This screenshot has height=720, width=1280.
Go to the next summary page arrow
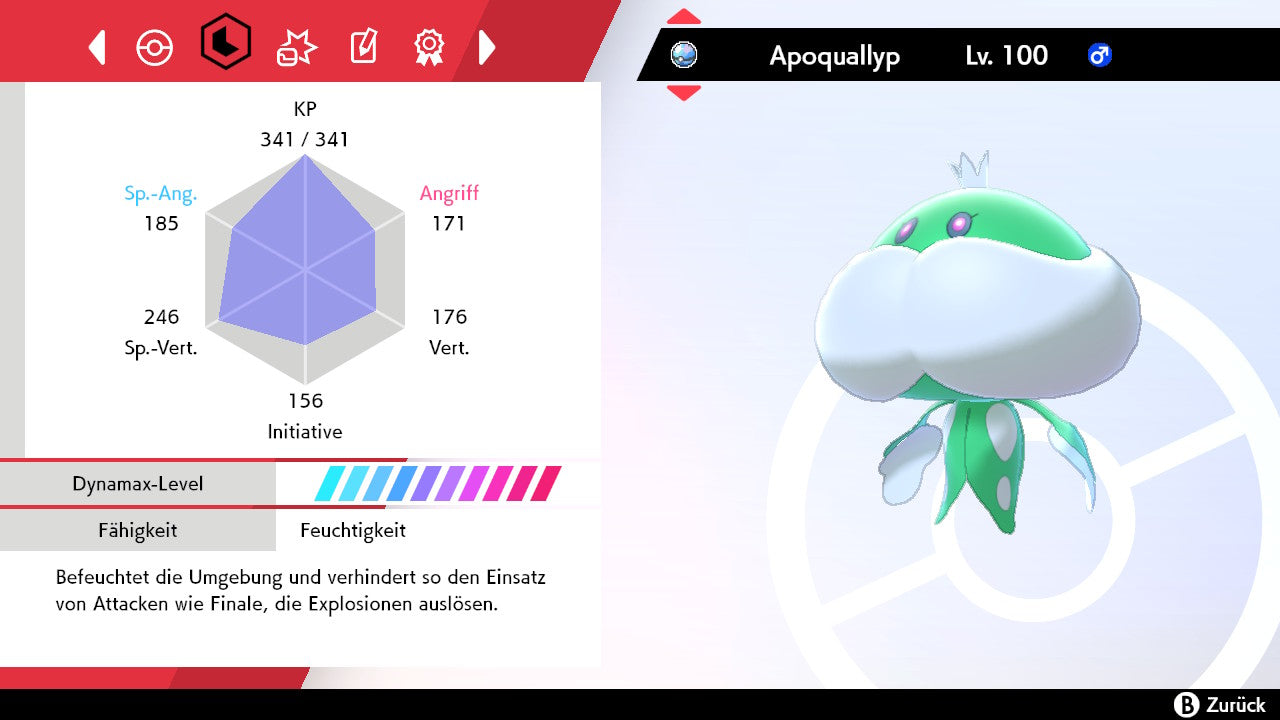pos(487,47)
